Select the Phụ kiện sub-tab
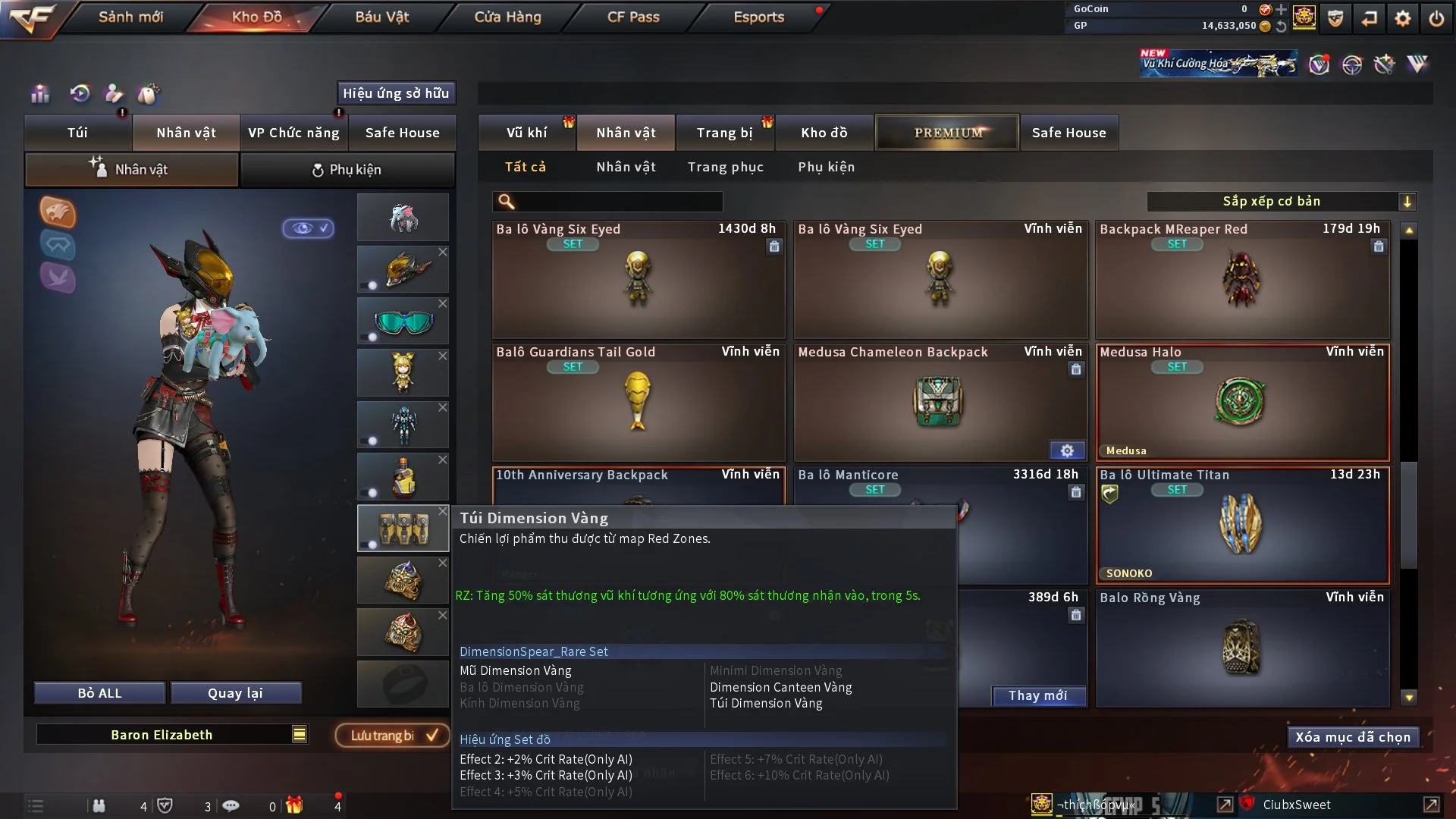1456x819 pixels. (347, 170)
